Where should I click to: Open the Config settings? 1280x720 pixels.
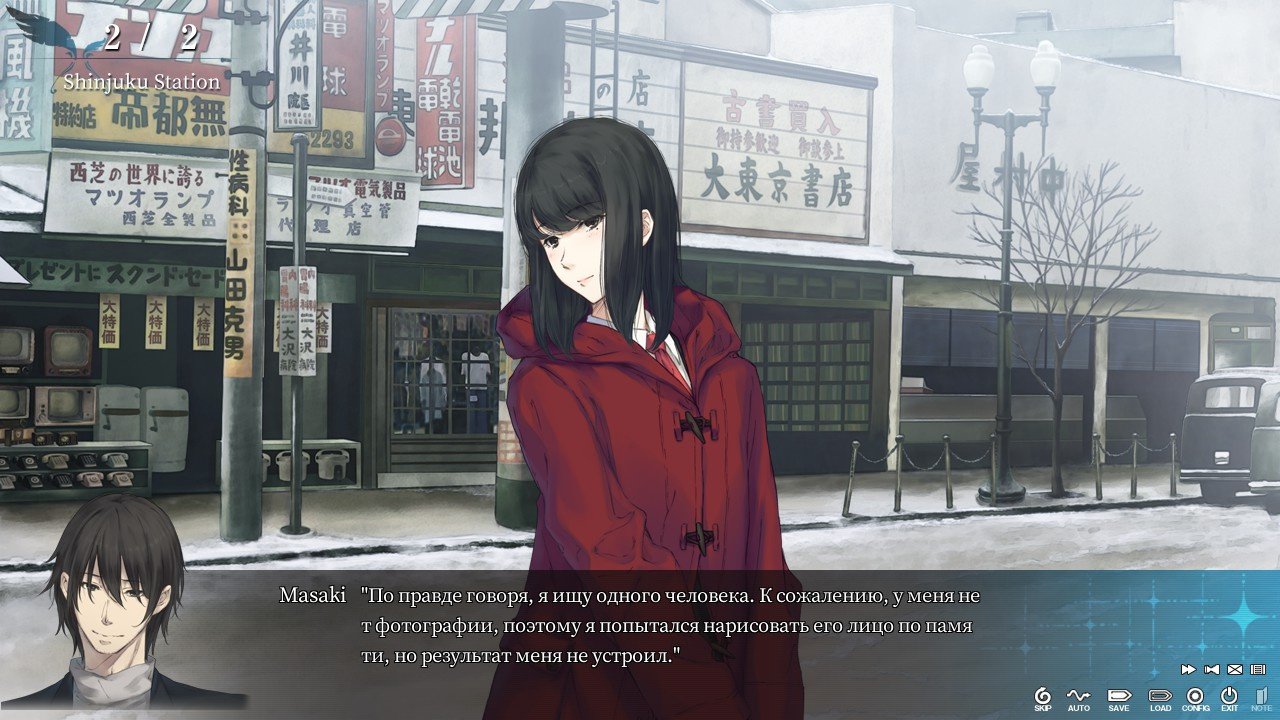click(x=1195, y=697)
